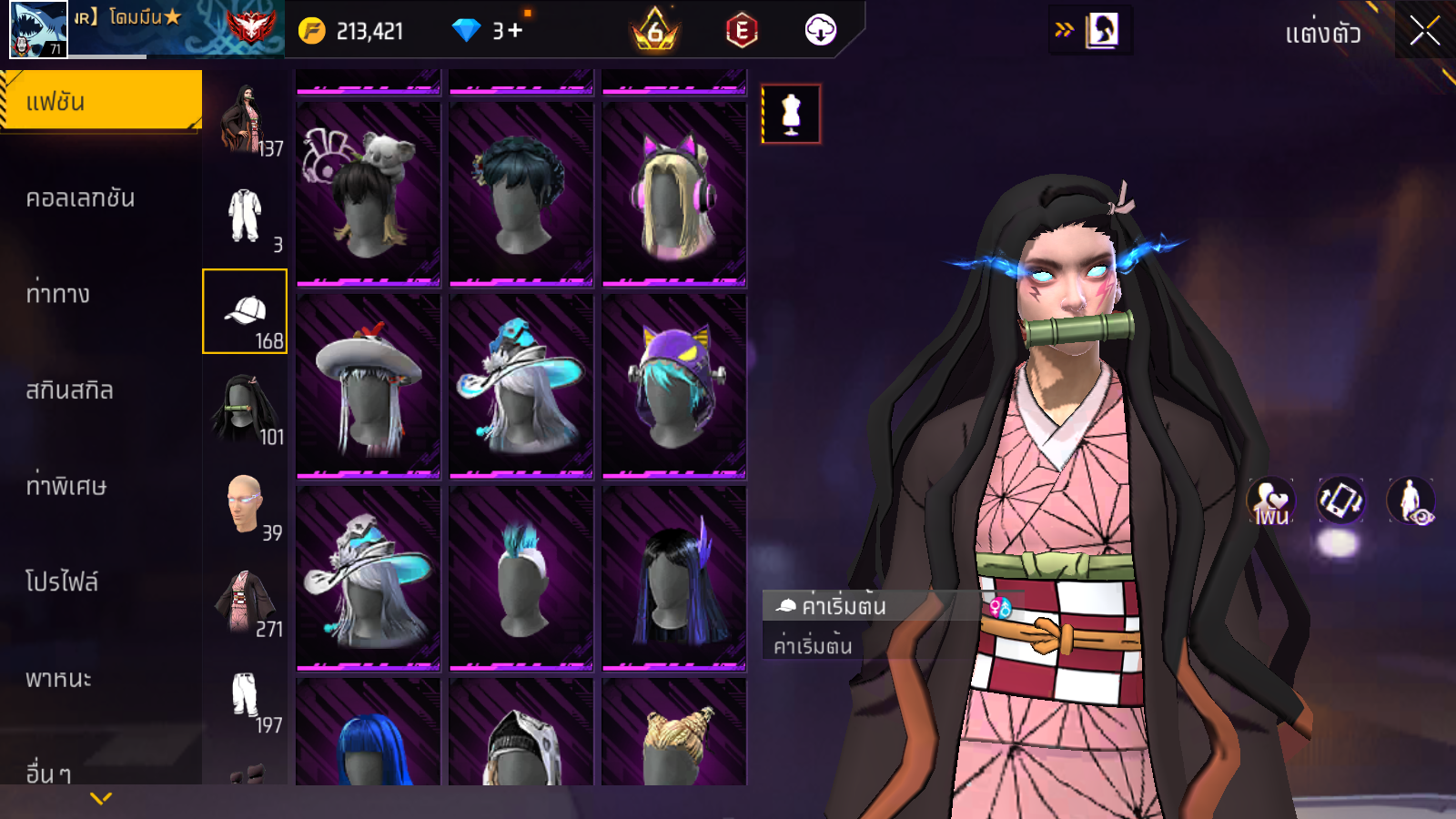
Task: Choose the พาหนะ vehicles menu entry
Action: 59,678
